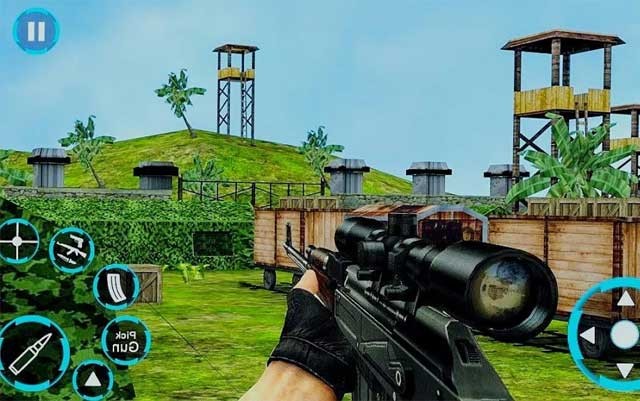Tap the left arrow on the movement pad

588,335
